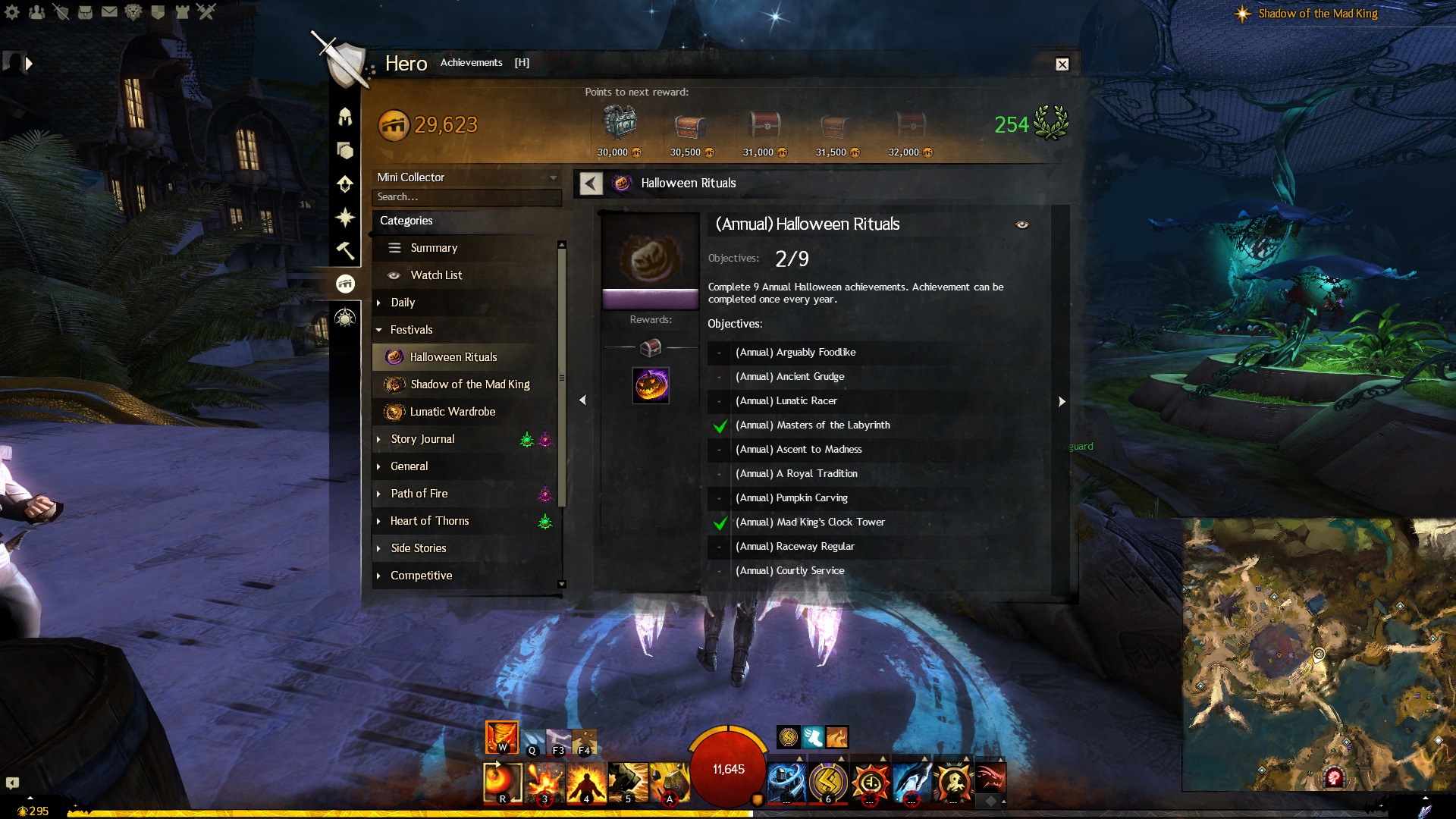Viewport: 1456px width, 819px height.
Task: Expand the Competitive category
Action: pyautogui.click(x=421, y=576)
